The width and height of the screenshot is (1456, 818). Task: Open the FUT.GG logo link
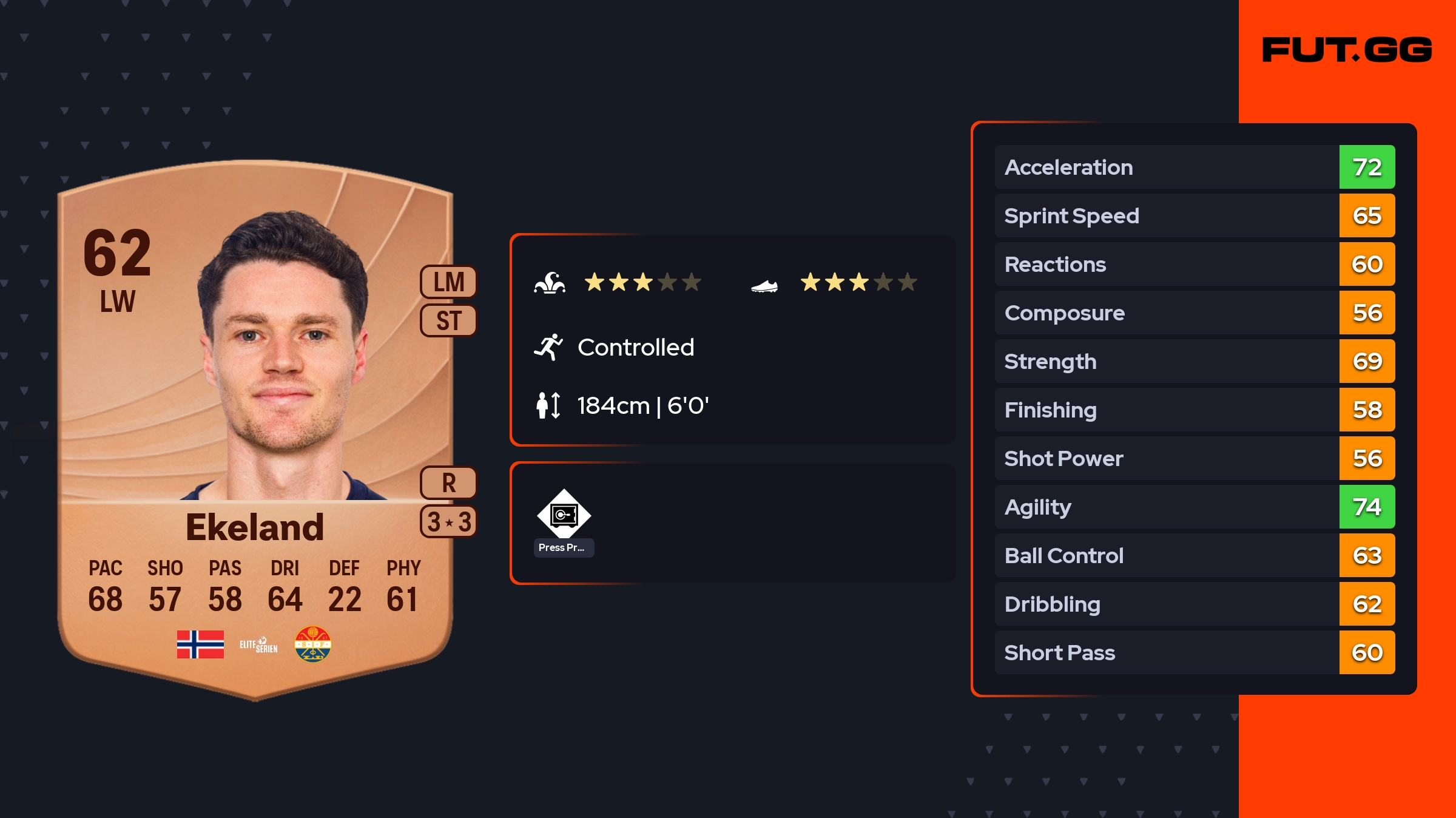click(1347, 50)
